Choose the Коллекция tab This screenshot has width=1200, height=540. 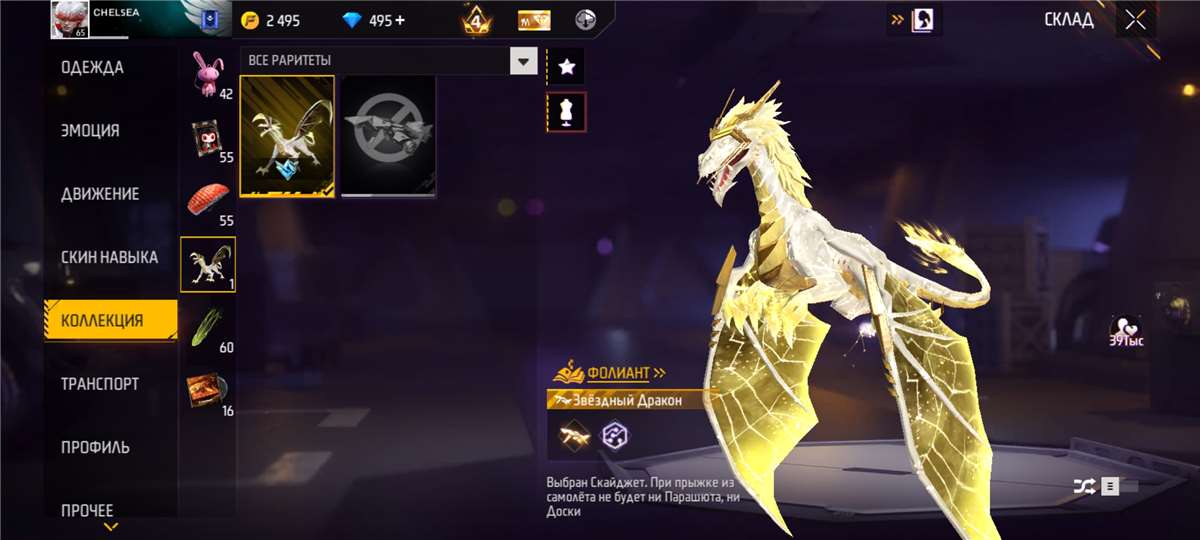coord(102,321)
